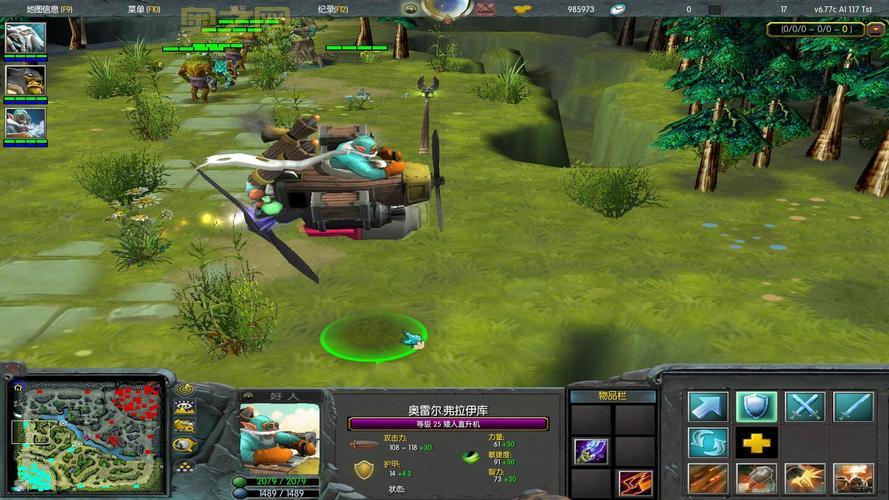Click the crossed swords command icon
This screenshot has height=500, width=889.
click(805, 406)
